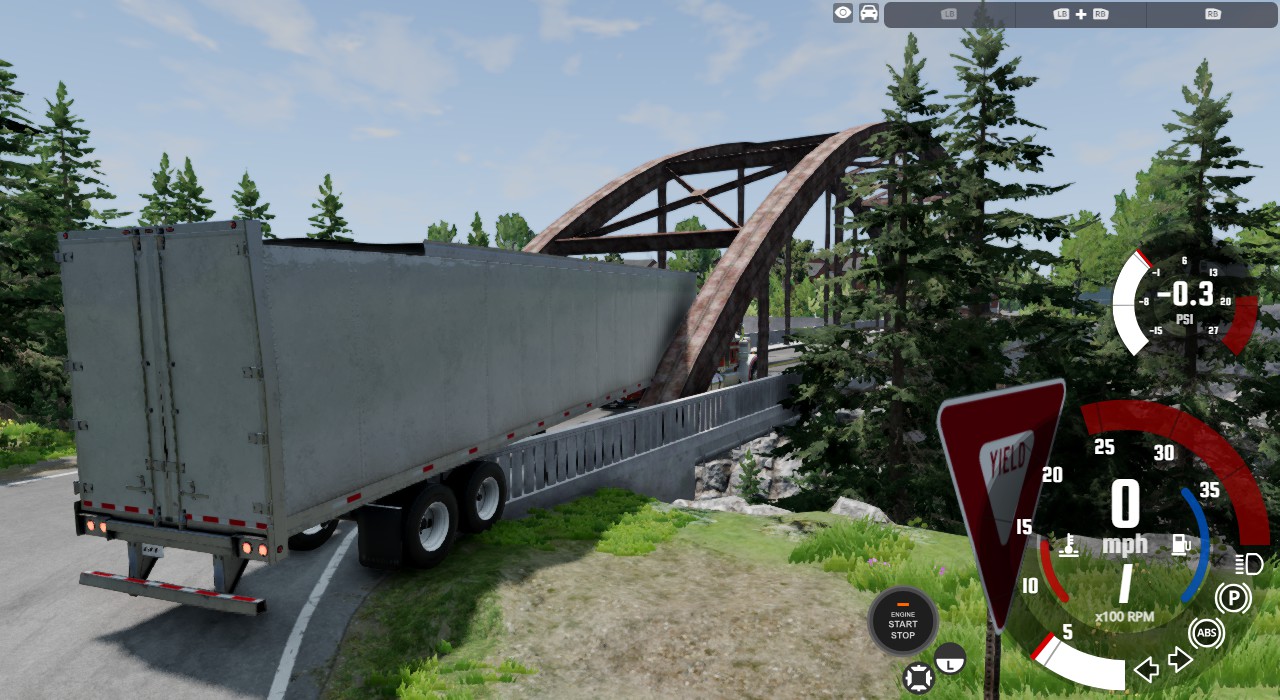Click the Engine Start Stop button
The width and height of the screenshot is (1280, 700).
coord(902,621)
